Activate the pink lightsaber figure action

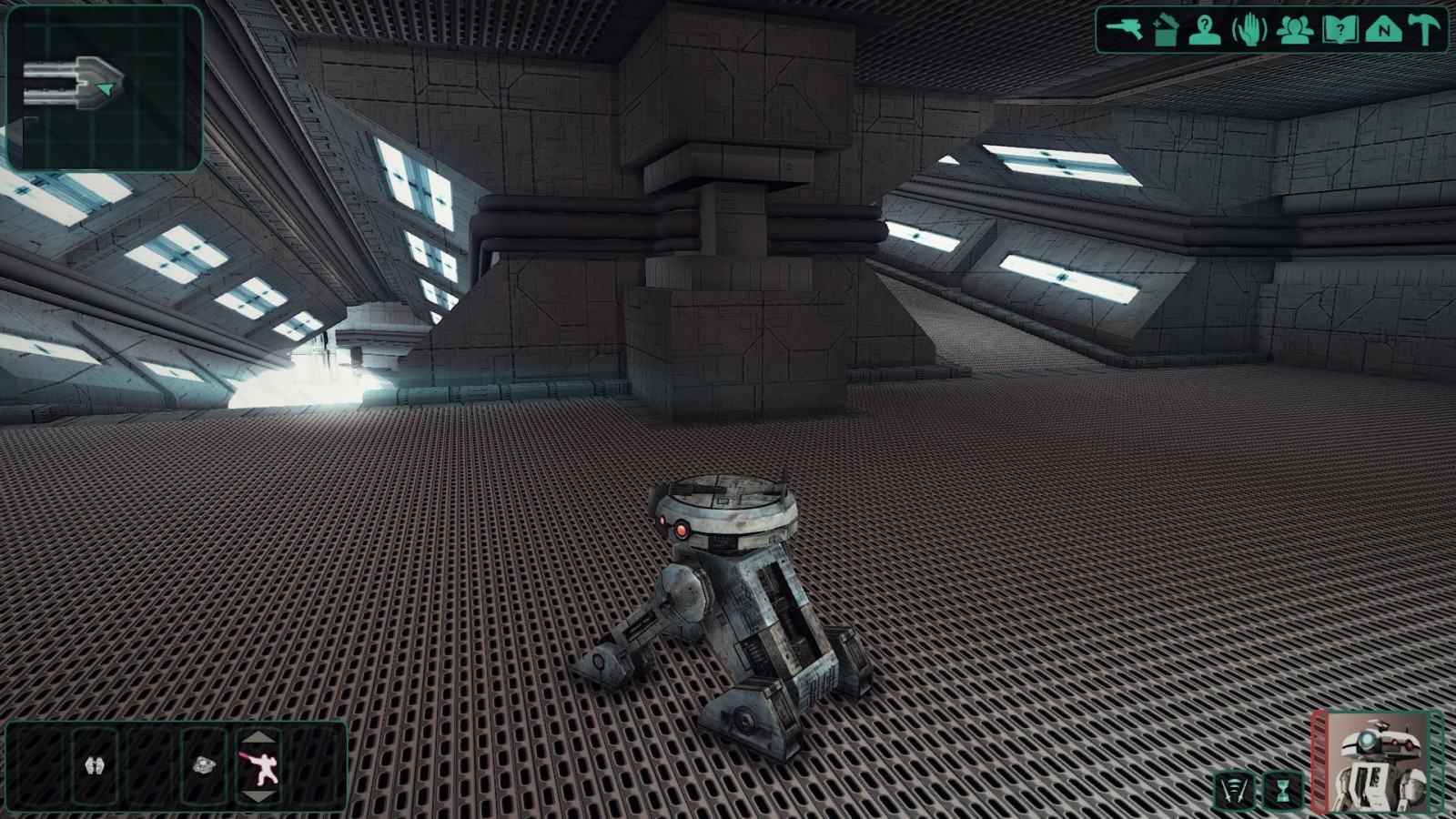click(x=259, y=767)
